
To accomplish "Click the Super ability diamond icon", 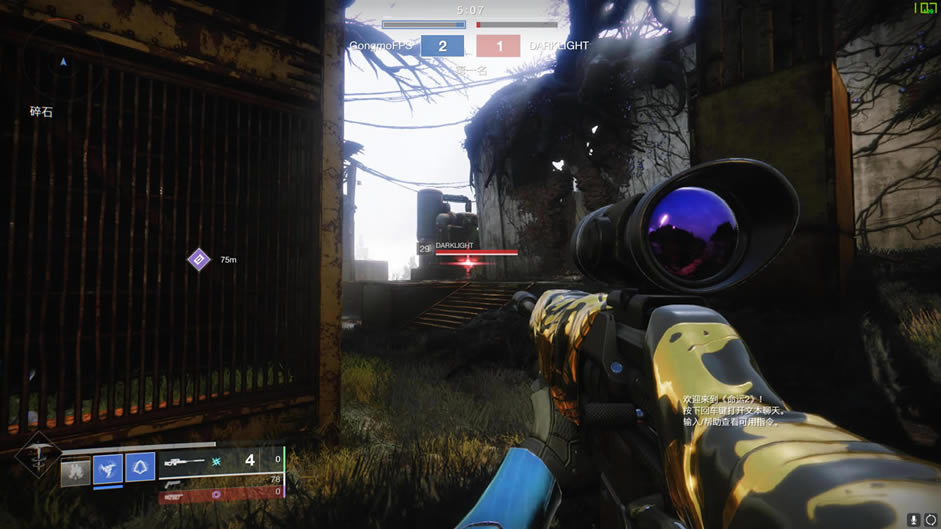I will 38,457.
